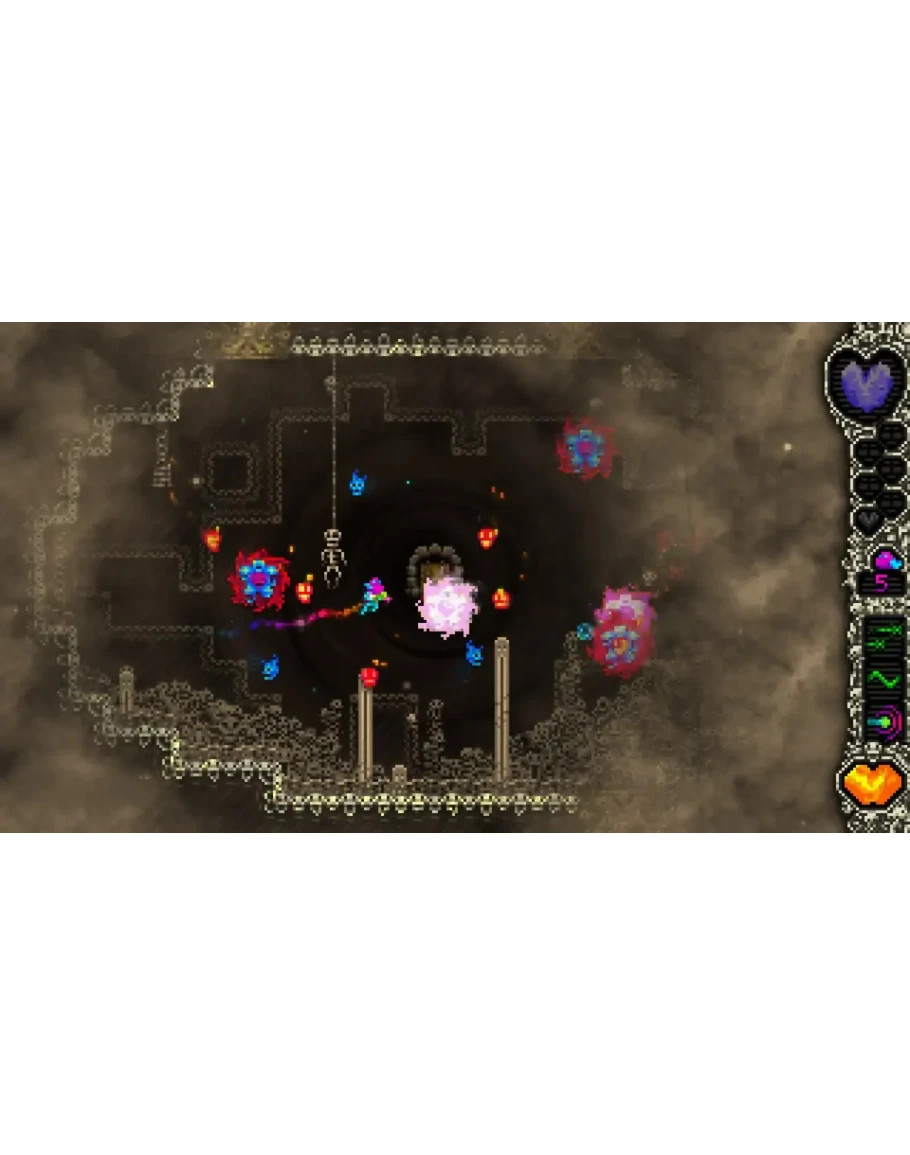Activate the cyan bolt with pink rings icon
The width and height of the screenshot is (910, 1155).
click(883, 721)
